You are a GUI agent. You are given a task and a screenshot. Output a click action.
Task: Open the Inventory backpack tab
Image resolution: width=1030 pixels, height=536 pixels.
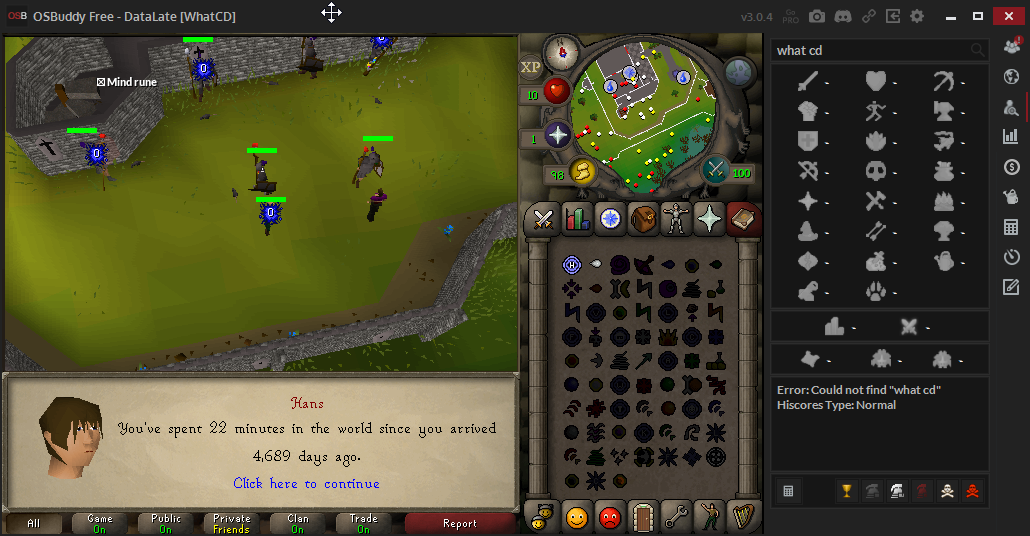click(643, 218)
